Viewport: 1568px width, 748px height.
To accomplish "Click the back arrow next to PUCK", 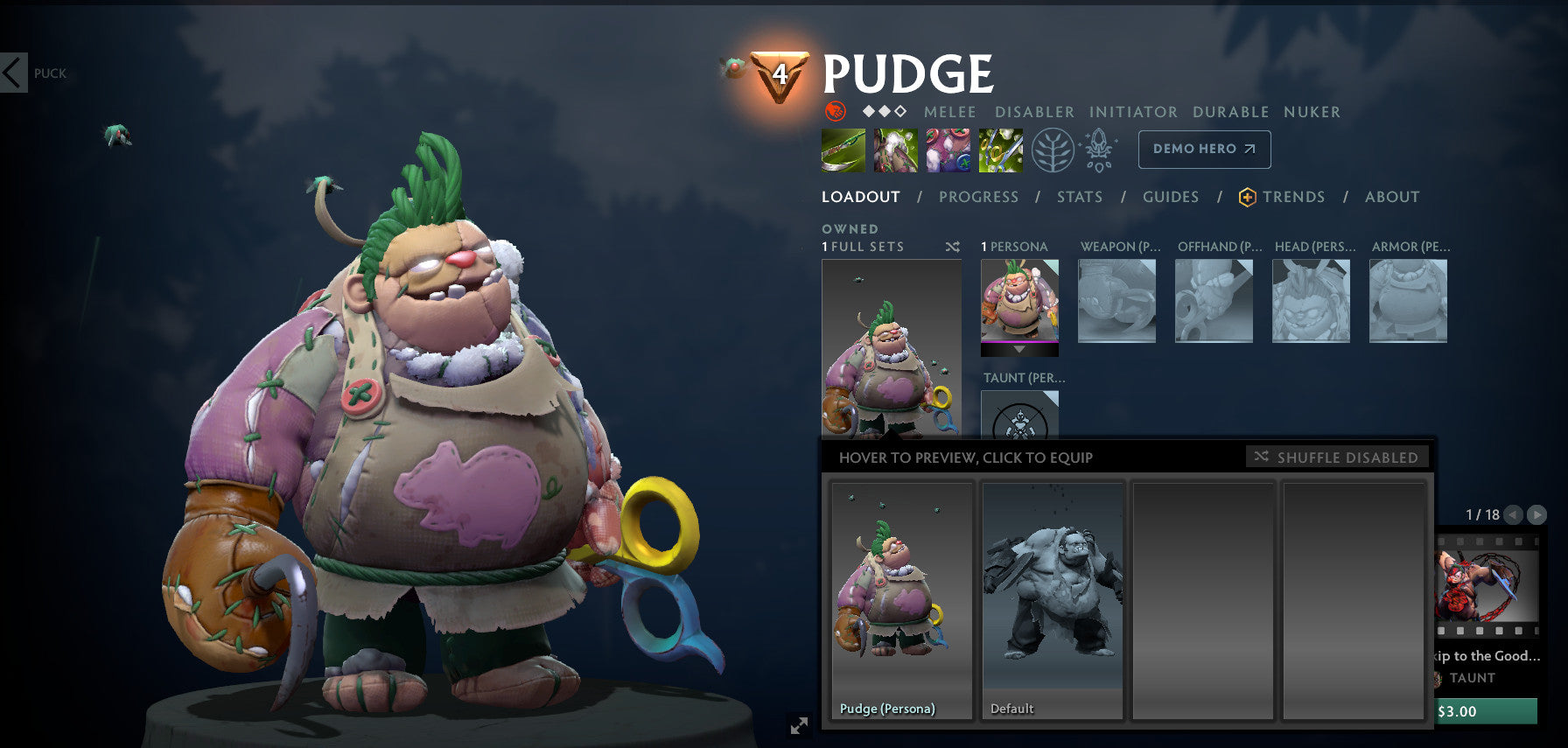I will 12,73.
